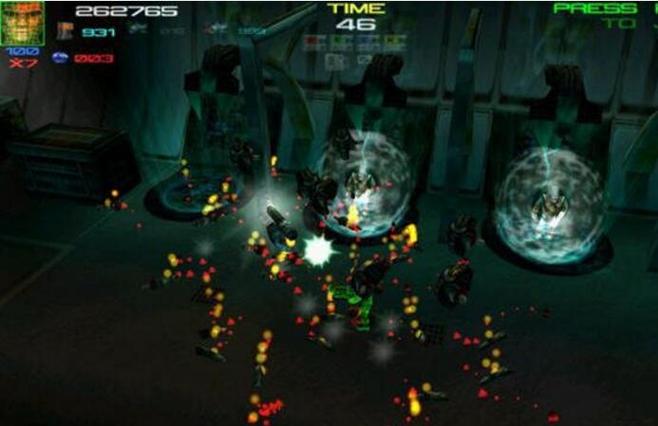Click the green-faced player portrait

pos(22,22)
